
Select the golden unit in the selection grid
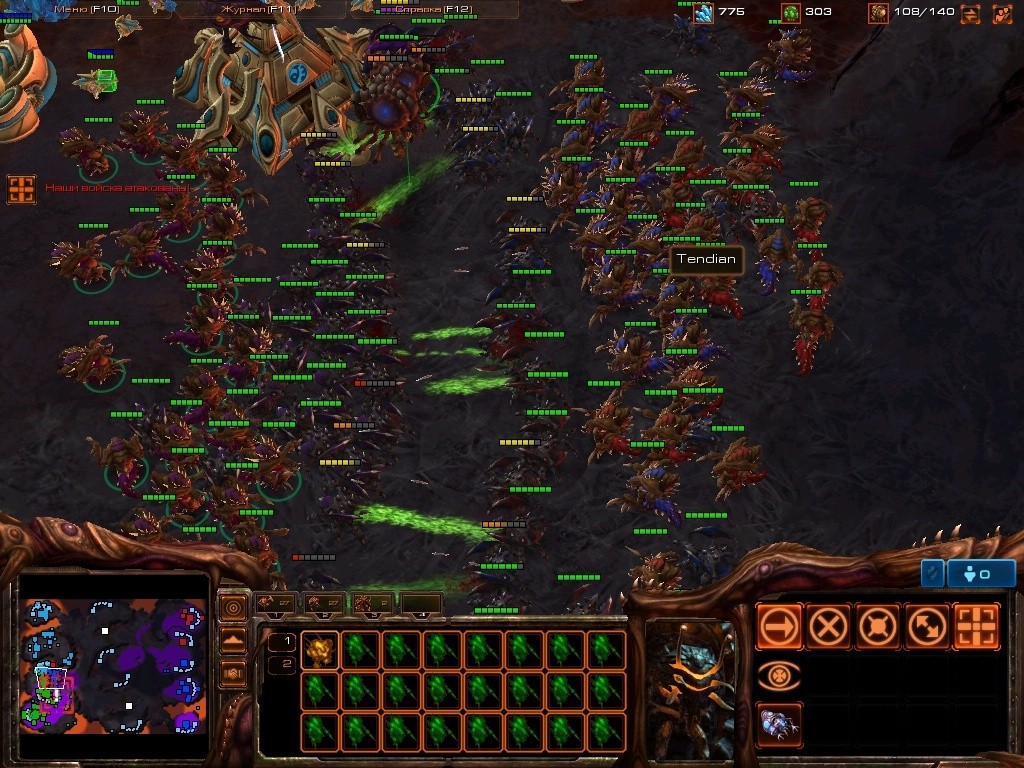(x=319, y=650)
